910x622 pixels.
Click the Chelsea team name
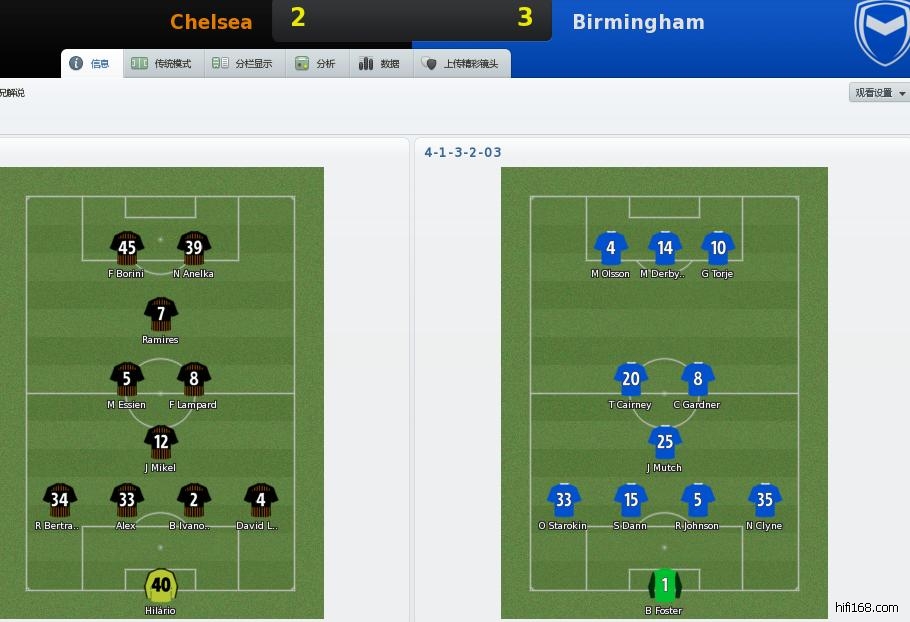pos(211,22)
